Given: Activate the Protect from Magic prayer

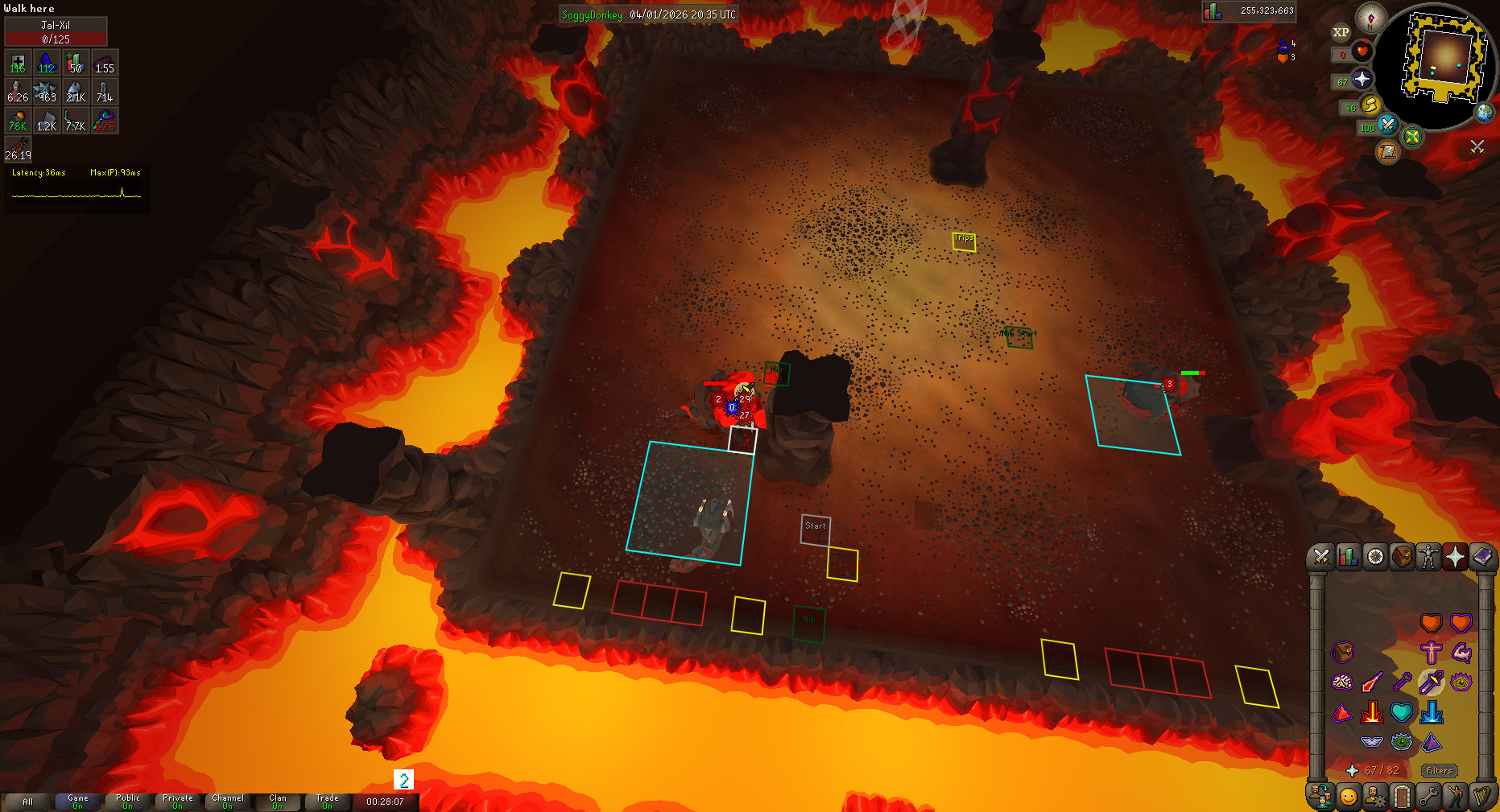Looking at the screenshot, I should pos(1372,682).
